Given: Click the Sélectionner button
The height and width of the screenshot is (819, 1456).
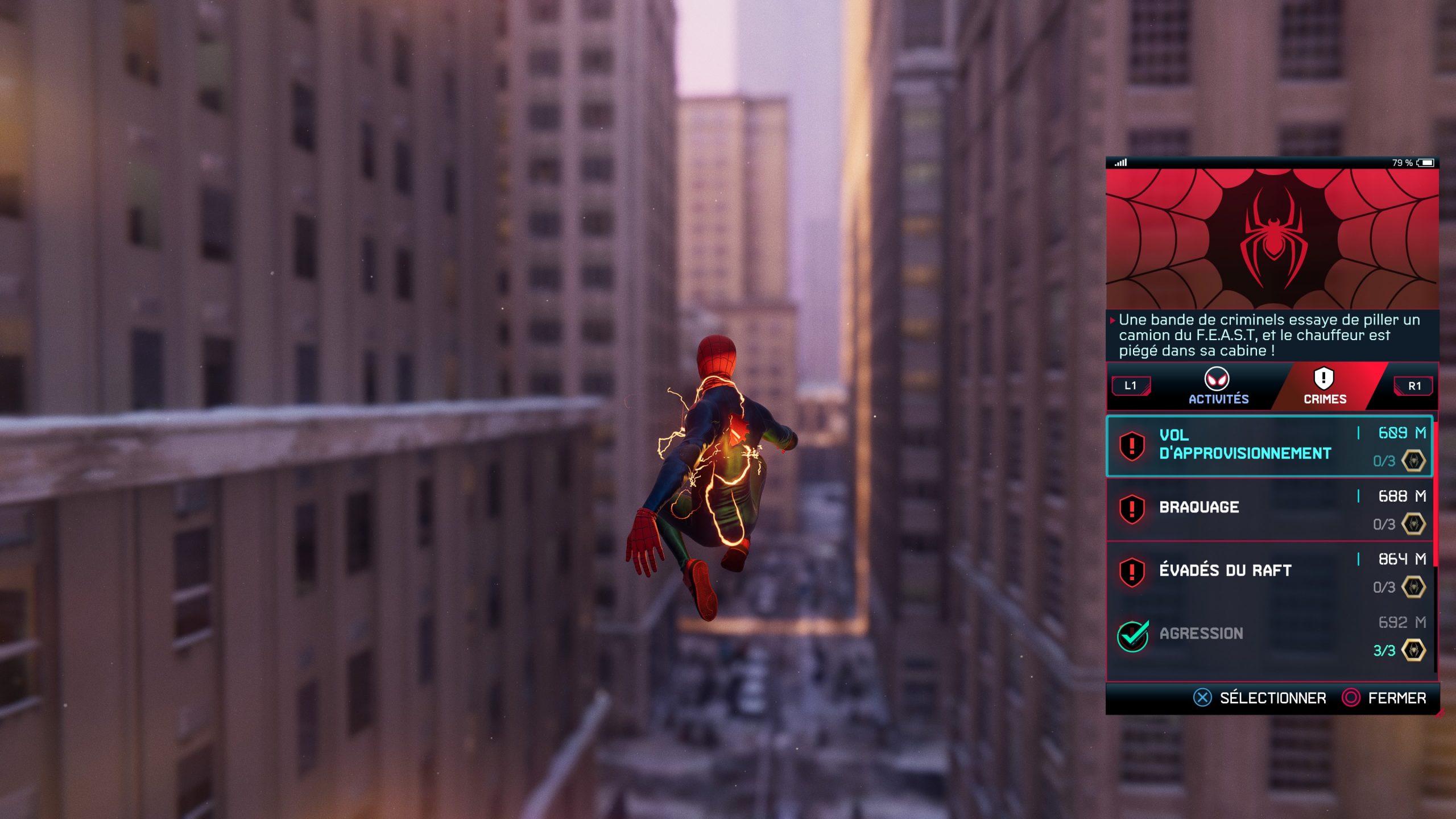Looking at the screenshot, I should coord(1260,698).
